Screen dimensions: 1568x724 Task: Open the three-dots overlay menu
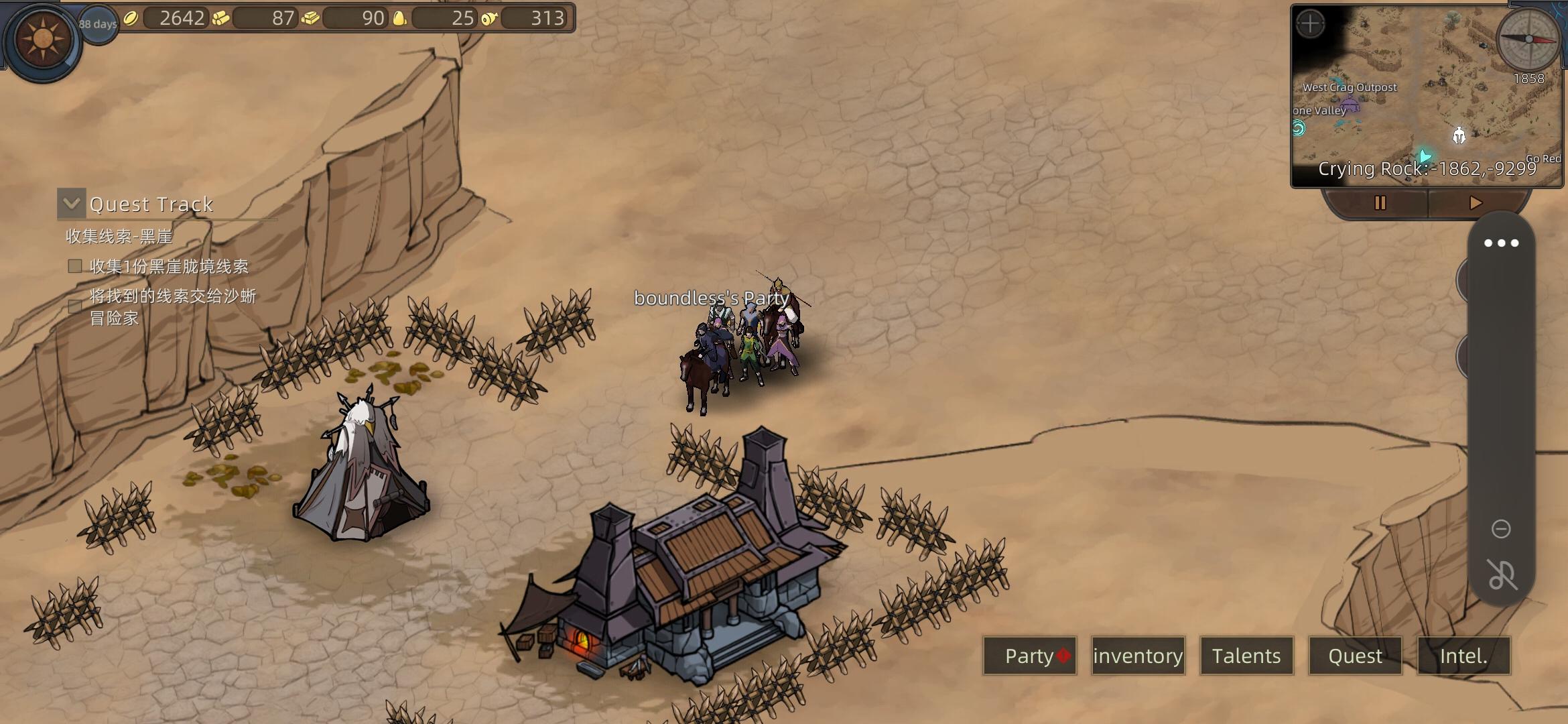click(1501, 243)
